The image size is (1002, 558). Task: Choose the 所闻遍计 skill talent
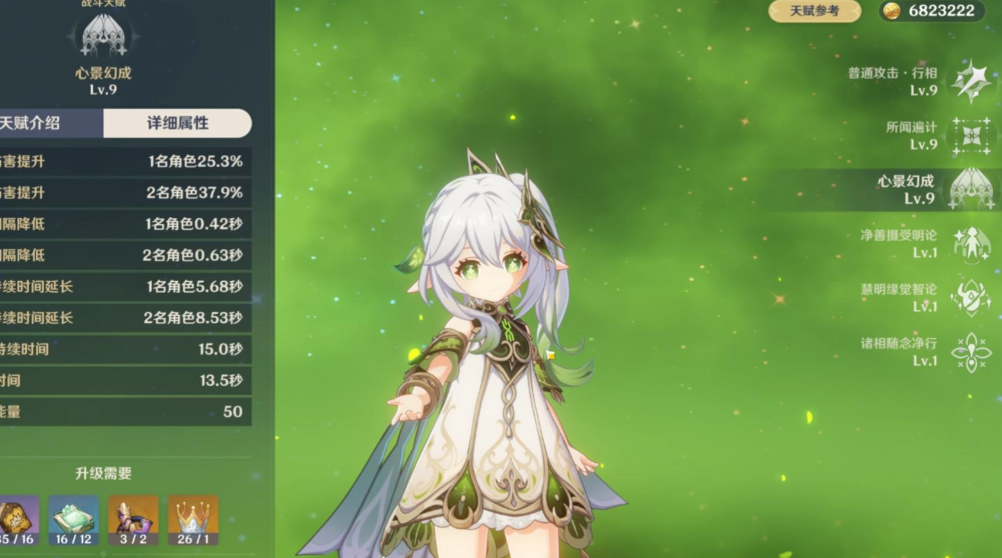click(x=969, y=136)
